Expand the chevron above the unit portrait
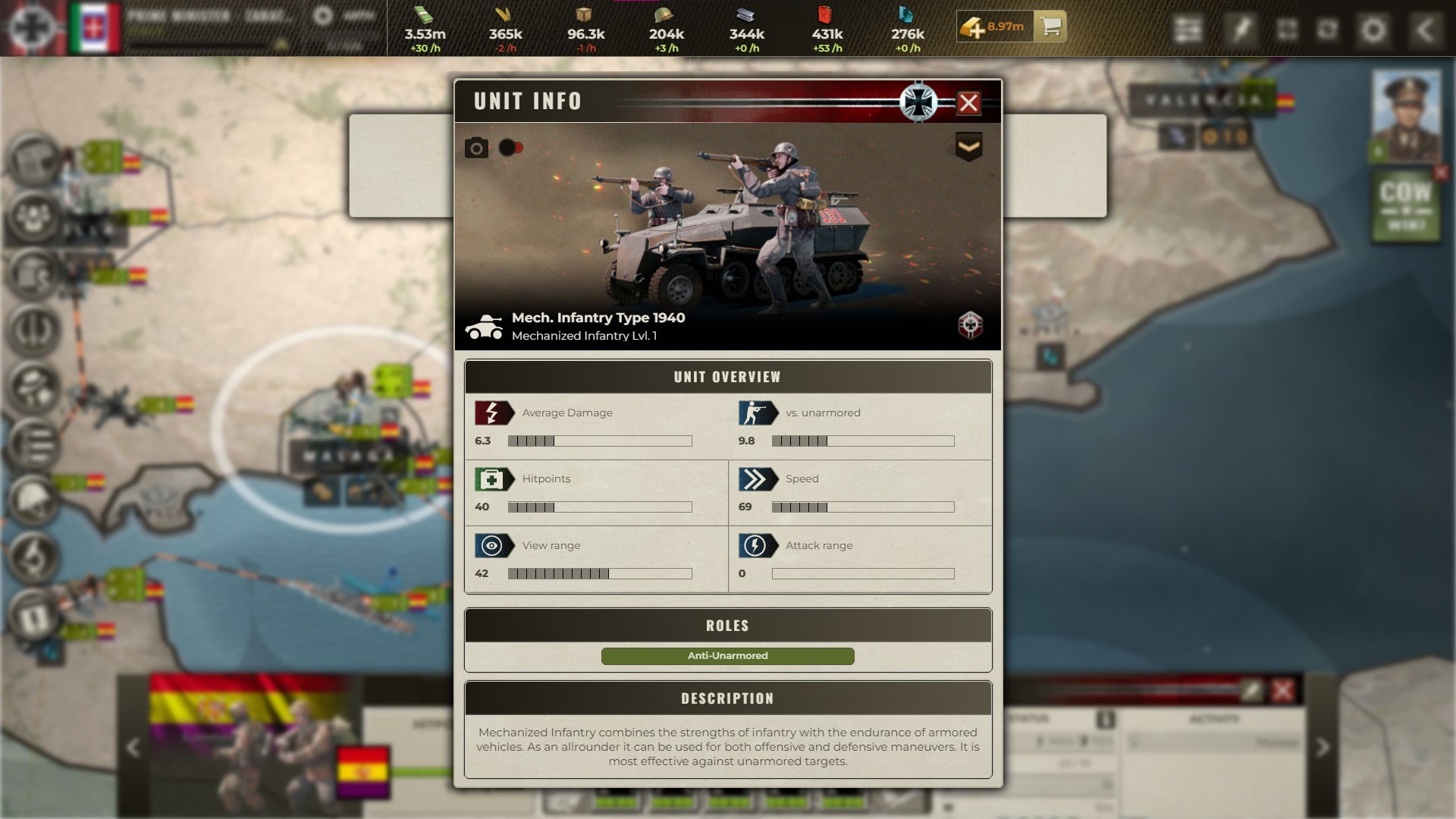 (x=969, y=144)
